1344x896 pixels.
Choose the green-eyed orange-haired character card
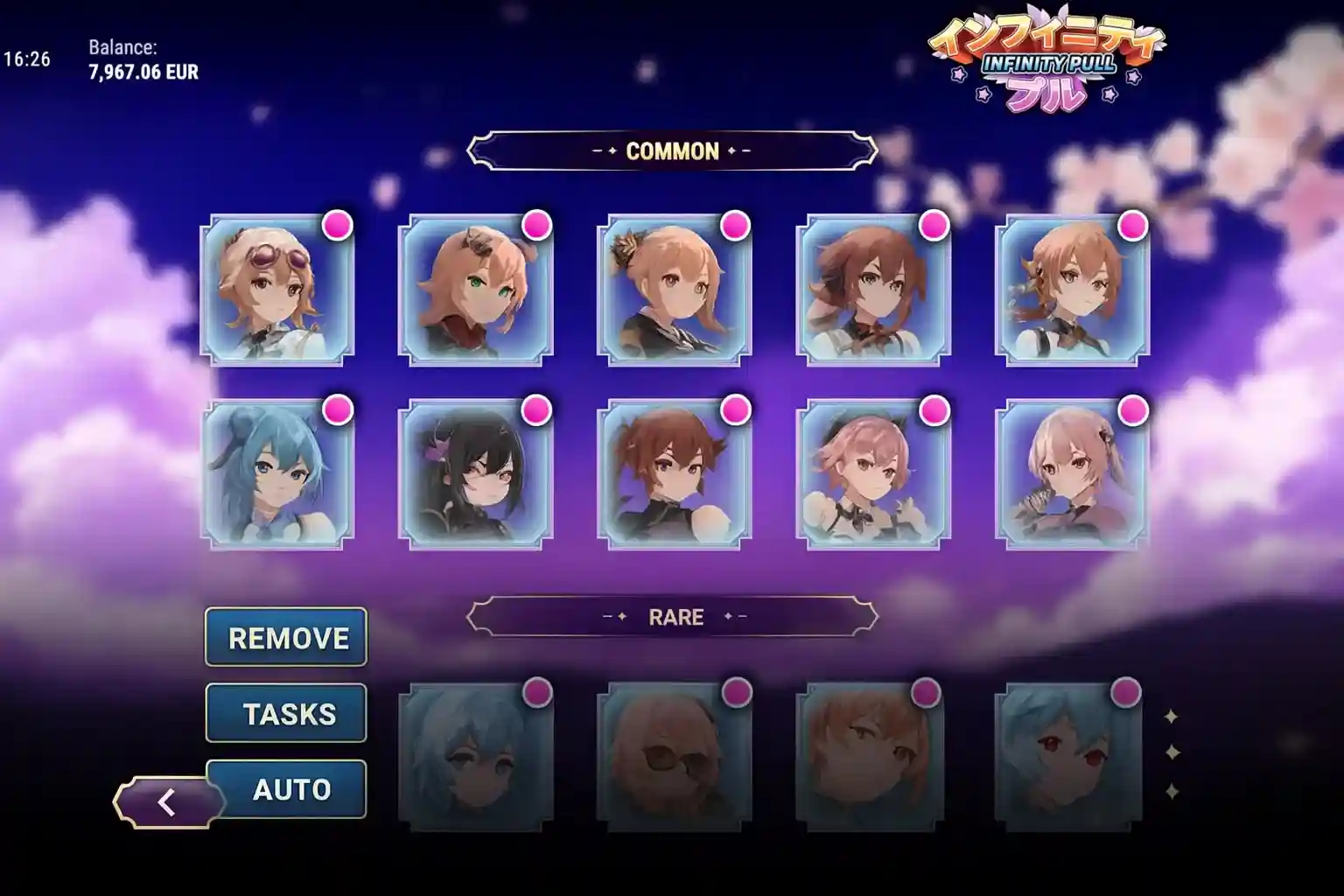click(475, 291)
